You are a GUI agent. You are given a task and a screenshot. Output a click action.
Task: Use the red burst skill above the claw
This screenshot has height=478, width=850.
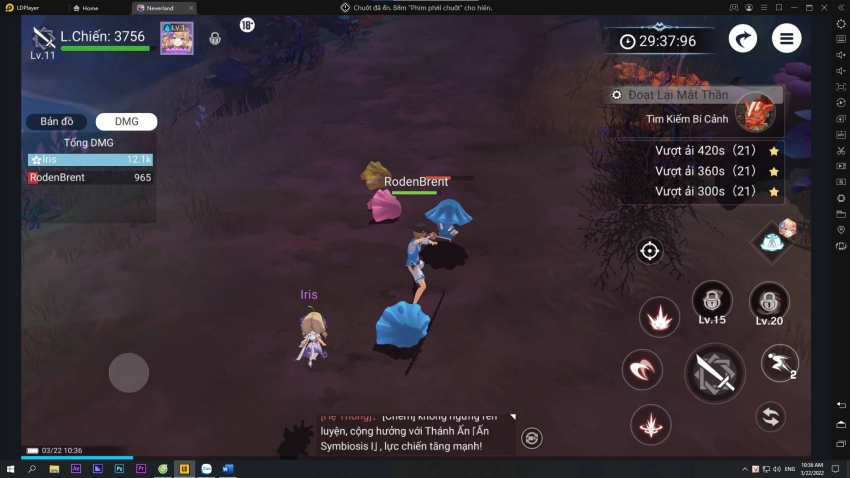pyautogui.click(x=659, y=318)
